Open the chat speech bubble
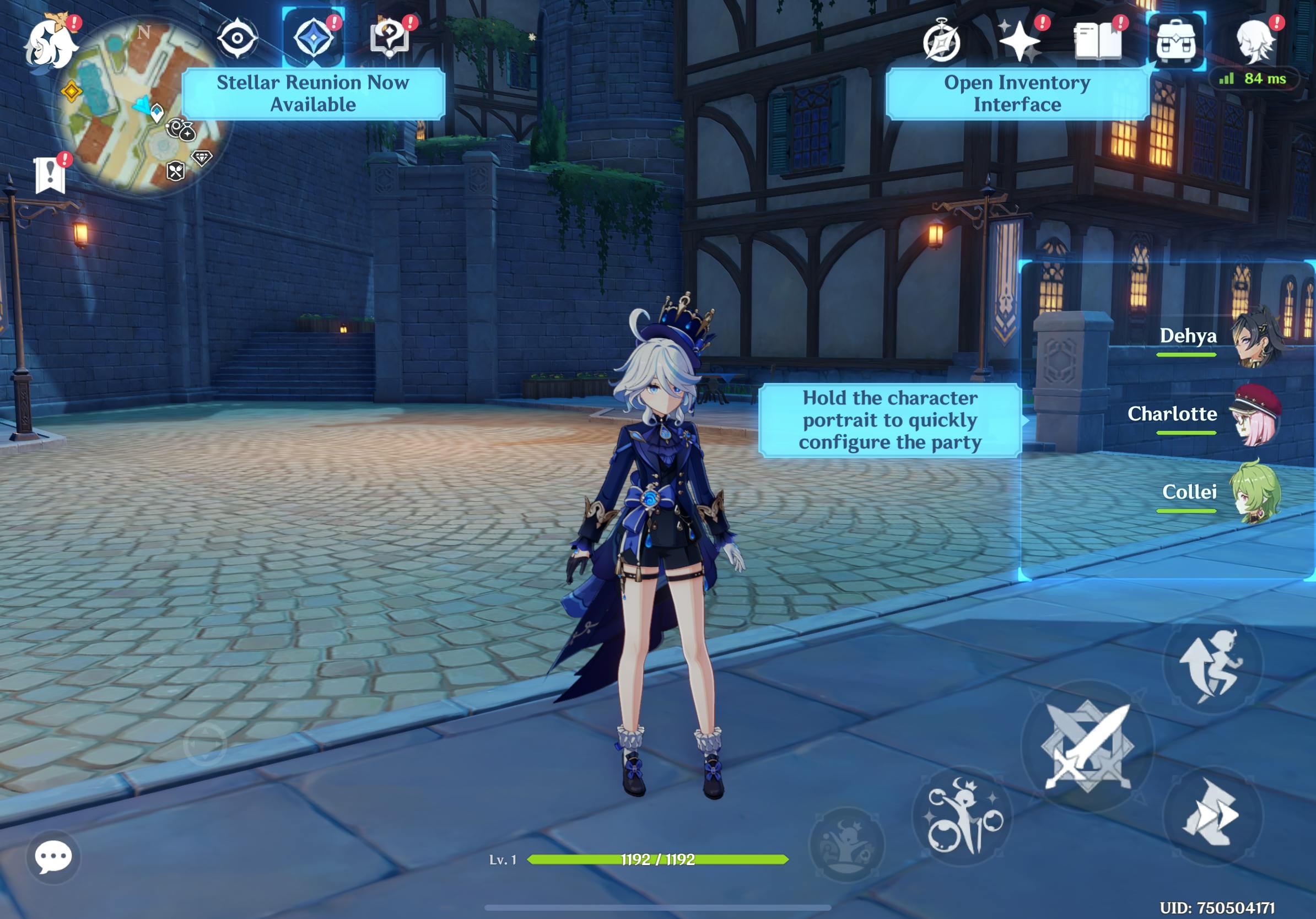 tap(53, 857)
